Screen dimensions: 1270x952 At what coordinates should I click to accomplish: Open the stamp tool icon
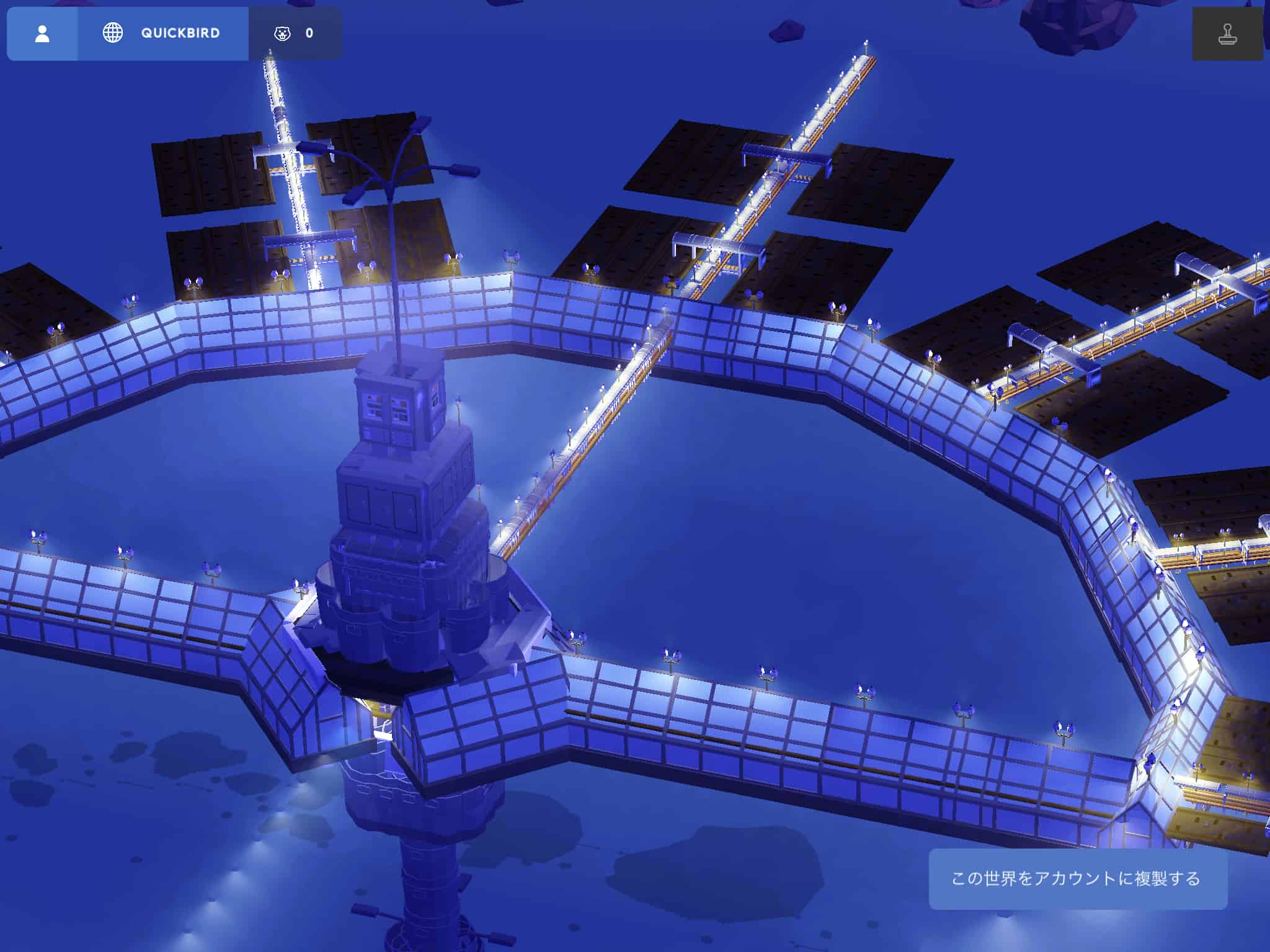click(1227, 35)
